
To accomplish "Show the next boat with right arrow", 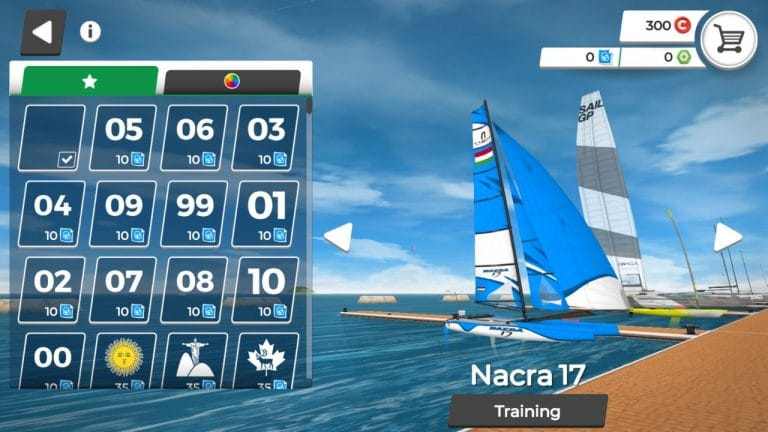I will click(x=727, y=237).
